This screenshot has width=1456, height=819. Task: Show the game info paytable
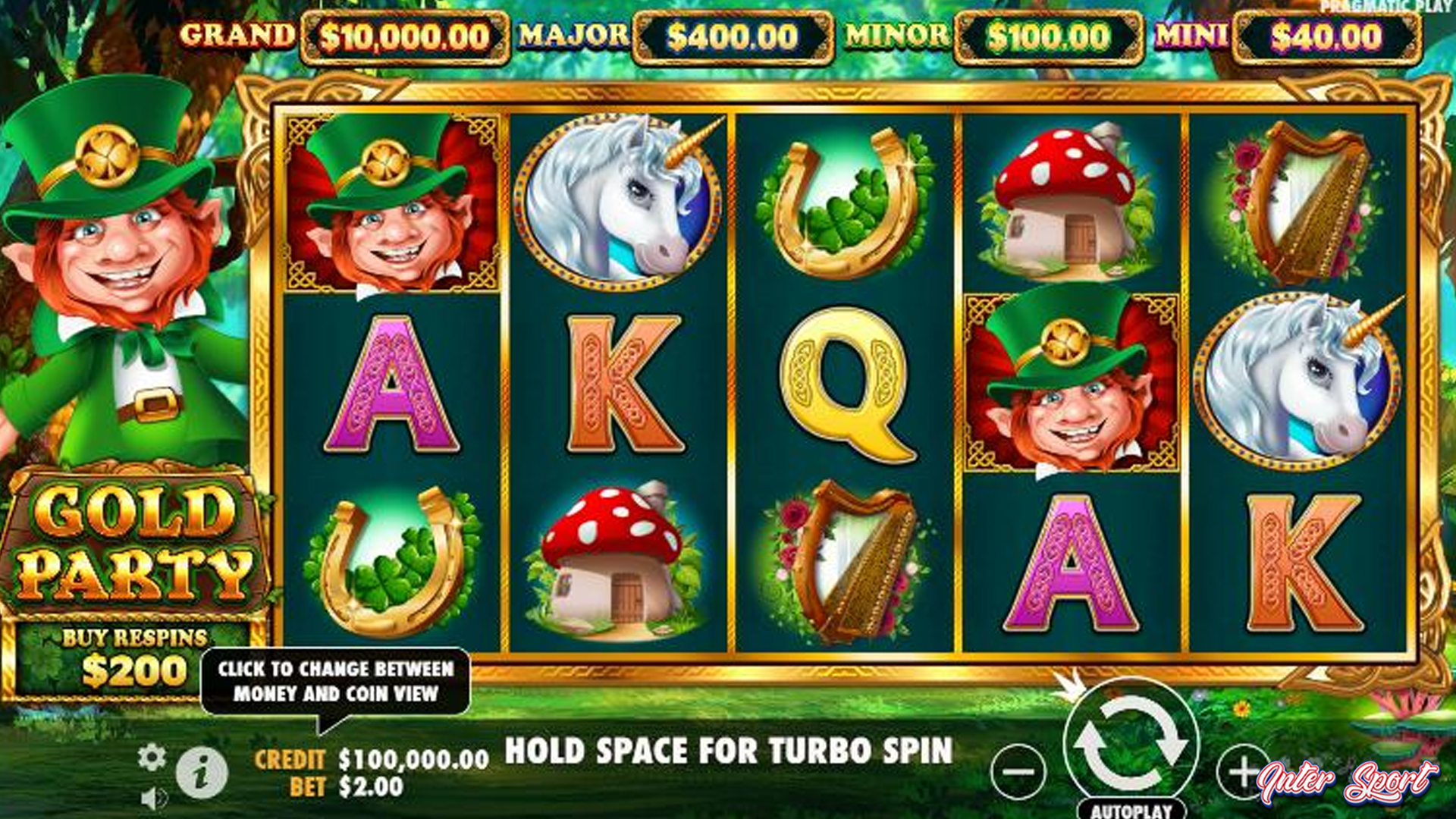pyautogui.click(x=202, y=773)
